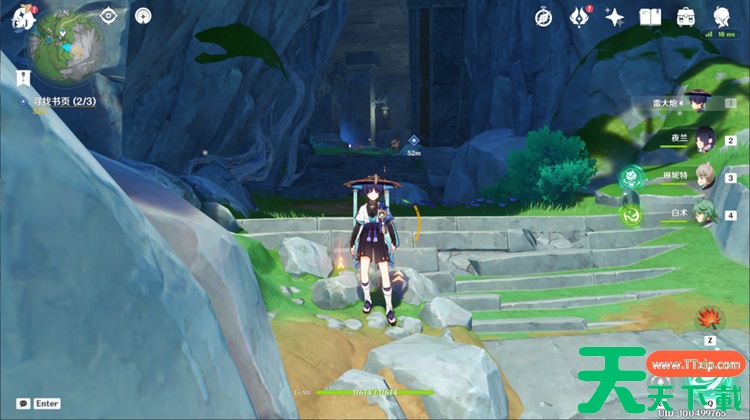Open the backpack inventory icon
This screenshot has width=750, height=420.
tap(686, 17)
